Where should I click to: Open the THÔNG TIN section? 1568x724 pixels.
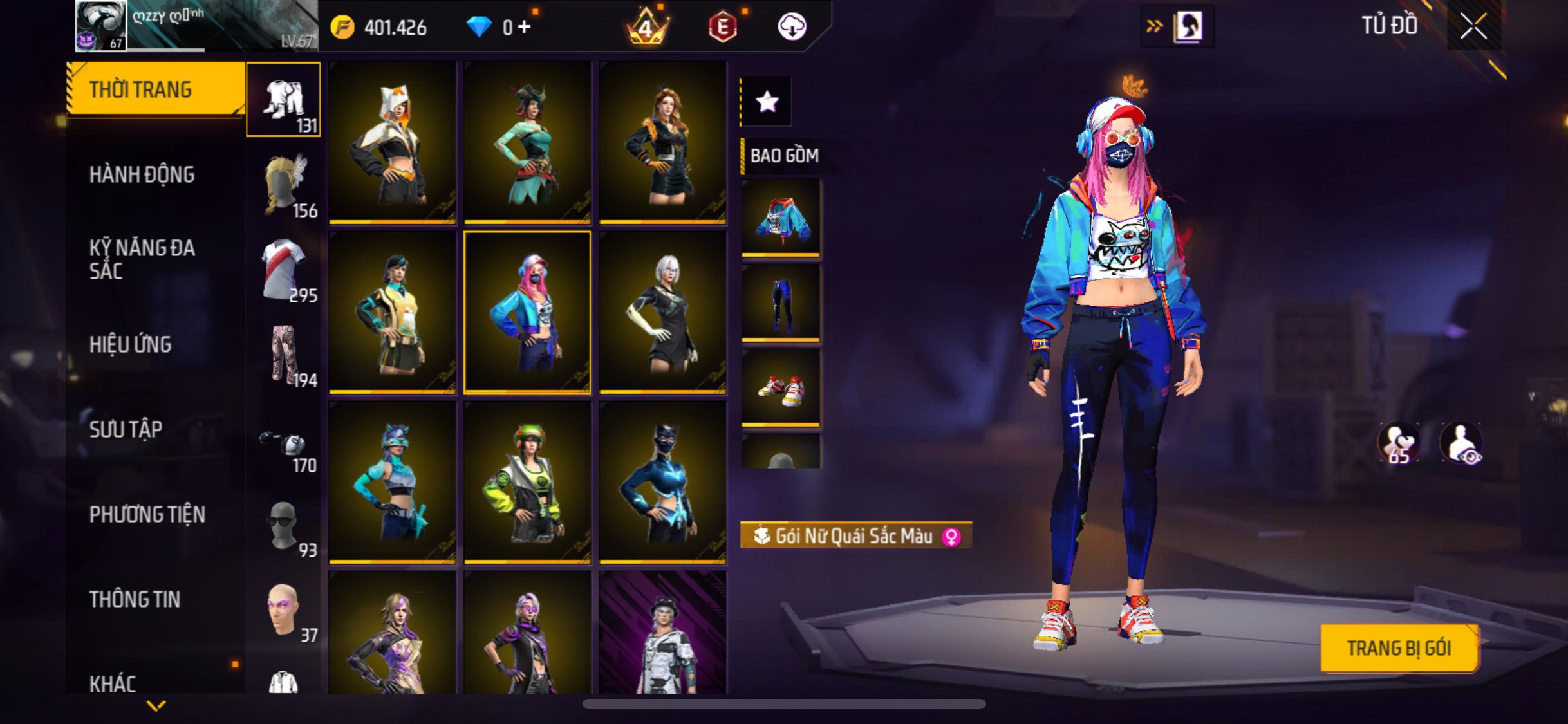[135, 599]
